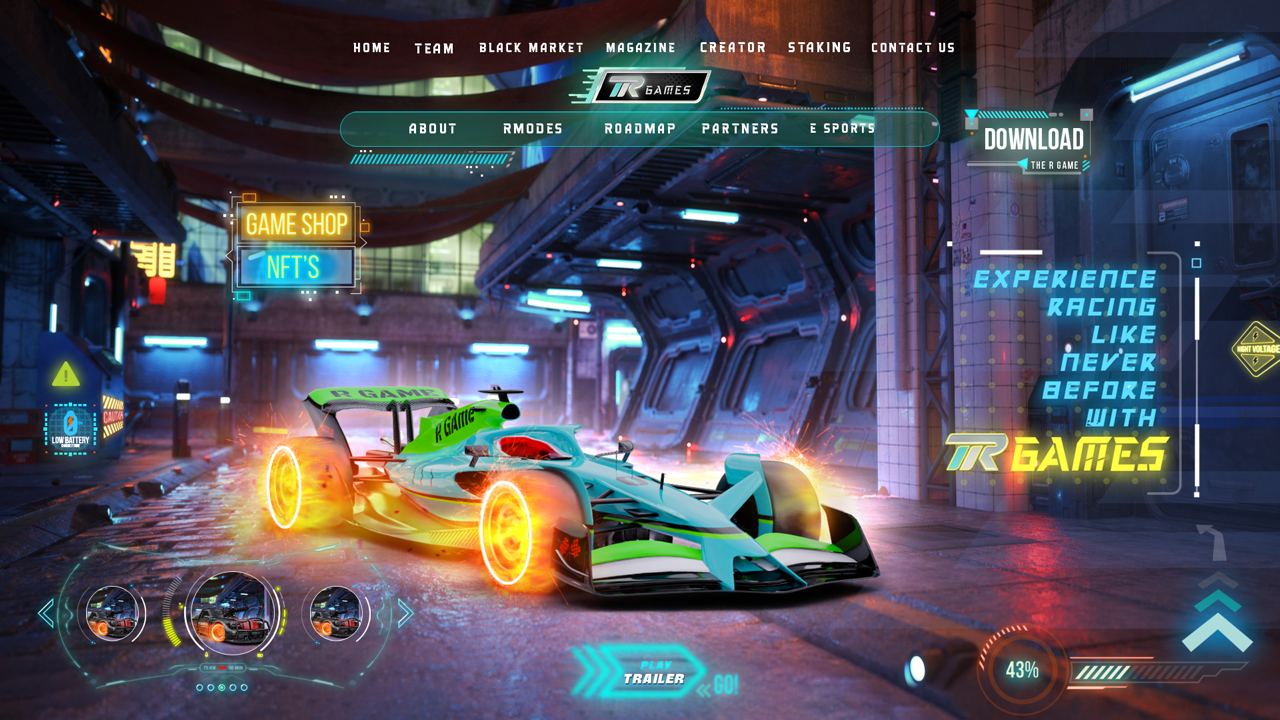The image size is (1280, 720).
Task: Play the trailer video
Action: pos(650,674)
